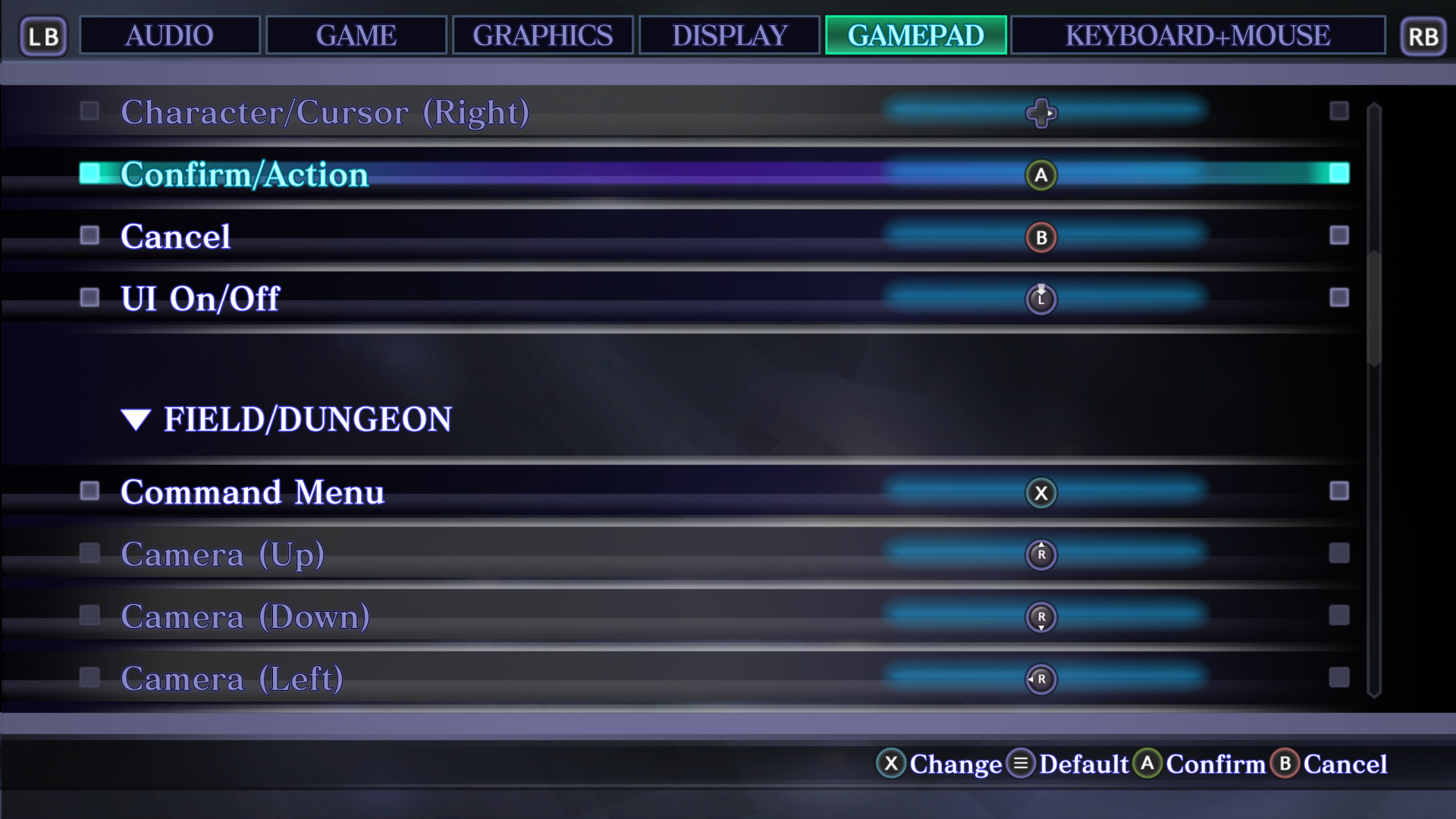Click the right-stick-up icon beside Camera (Up)
The image size is (1456, 819).
[x=1041, y=554]
